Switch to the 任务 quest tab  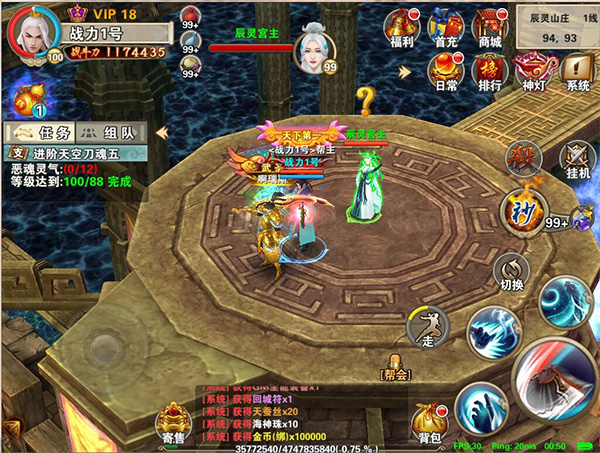point(40,132)
